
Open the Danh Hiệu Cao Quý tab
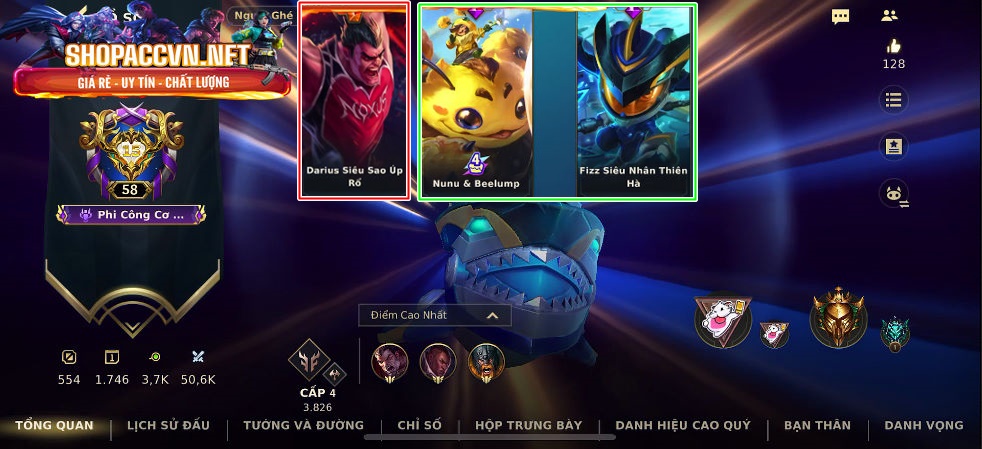click(683, 426)
